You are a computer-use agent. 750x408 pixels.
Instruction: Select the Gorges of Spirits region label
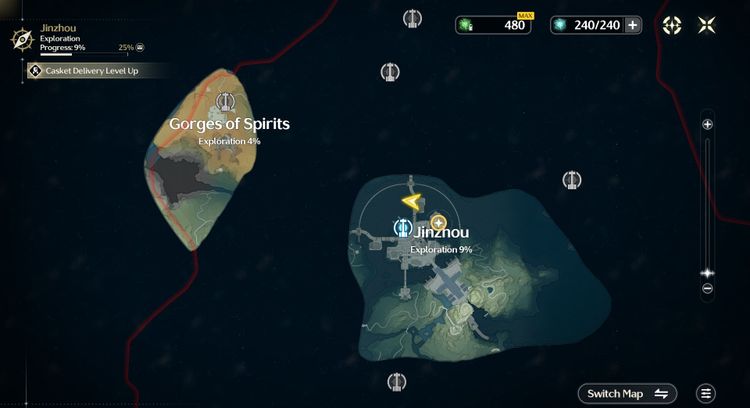click(x=229, y=124)
